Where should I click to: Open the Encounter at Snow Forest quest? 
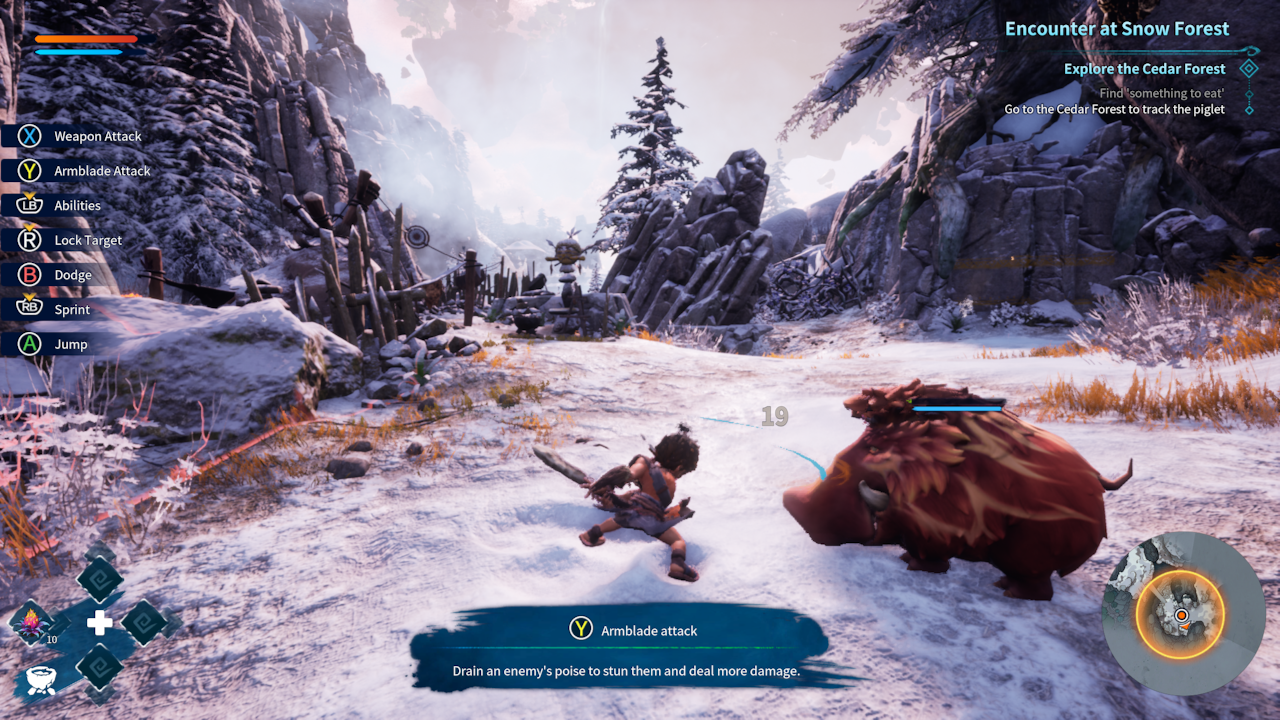(1116, 29)
